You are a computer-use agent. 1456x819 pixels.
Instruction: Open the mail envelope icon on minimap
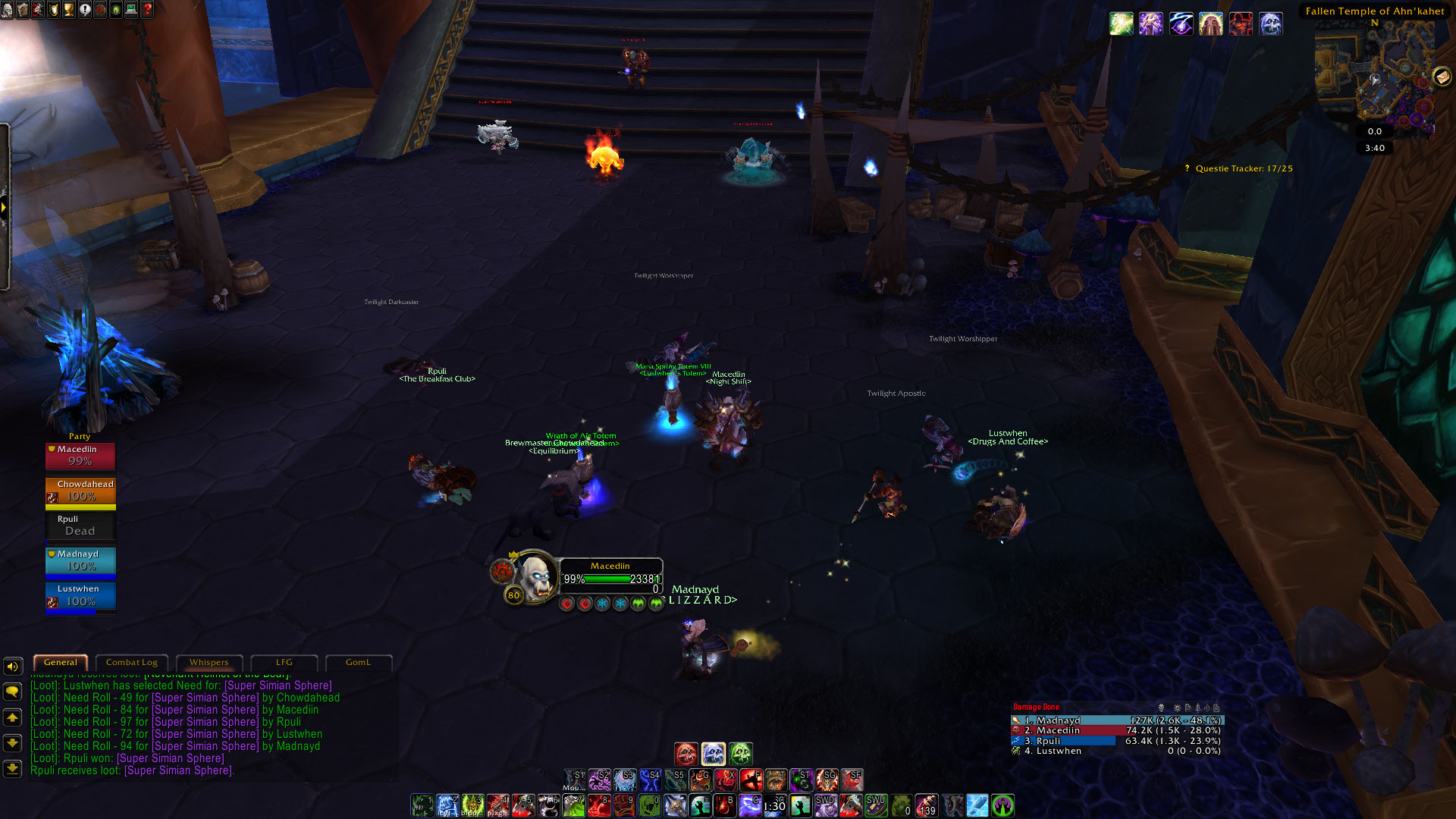(1442, 77)
